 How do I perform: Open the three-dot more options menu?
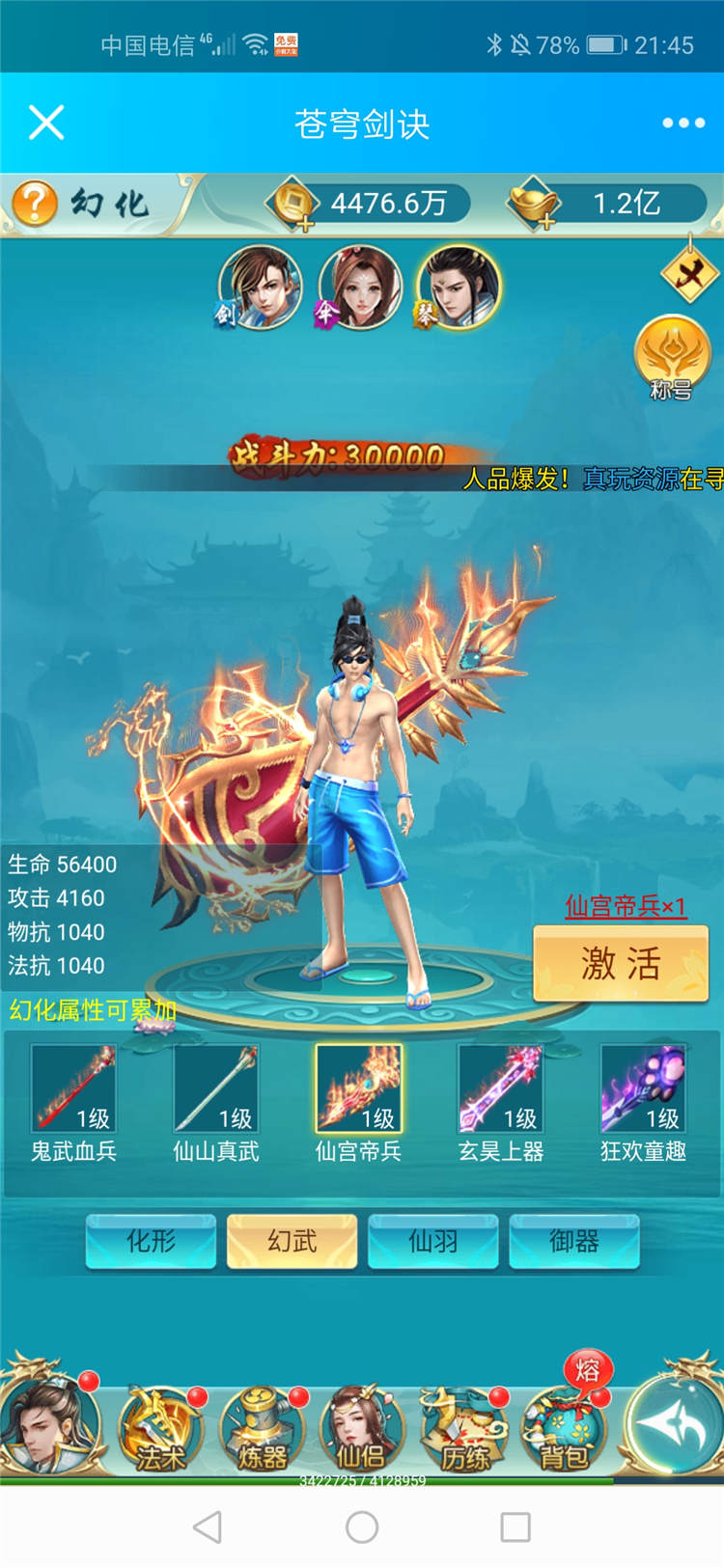pyautogui.click(x=683, y=124)
